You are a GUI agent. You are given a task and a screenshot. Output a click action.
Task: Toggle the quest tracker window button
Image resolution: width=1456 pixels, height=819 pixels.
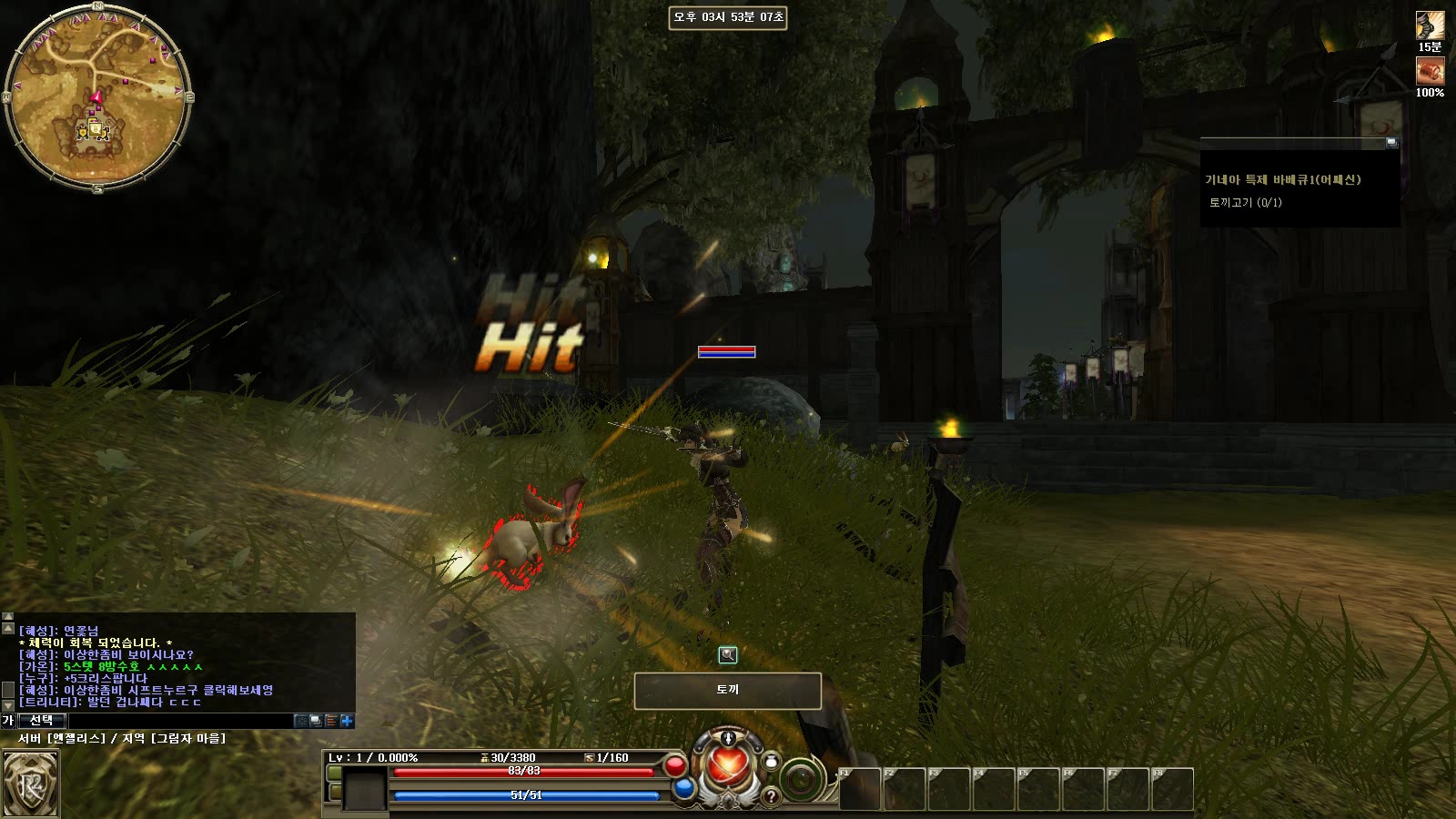[1391, 143]
